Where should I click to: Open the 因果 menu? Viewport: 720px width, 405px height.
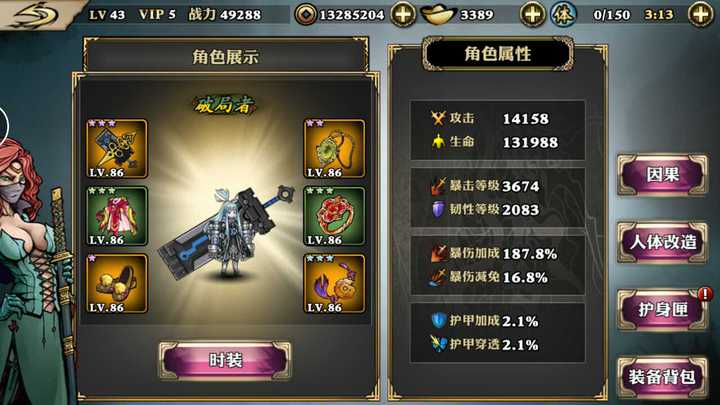pos(663,174)
